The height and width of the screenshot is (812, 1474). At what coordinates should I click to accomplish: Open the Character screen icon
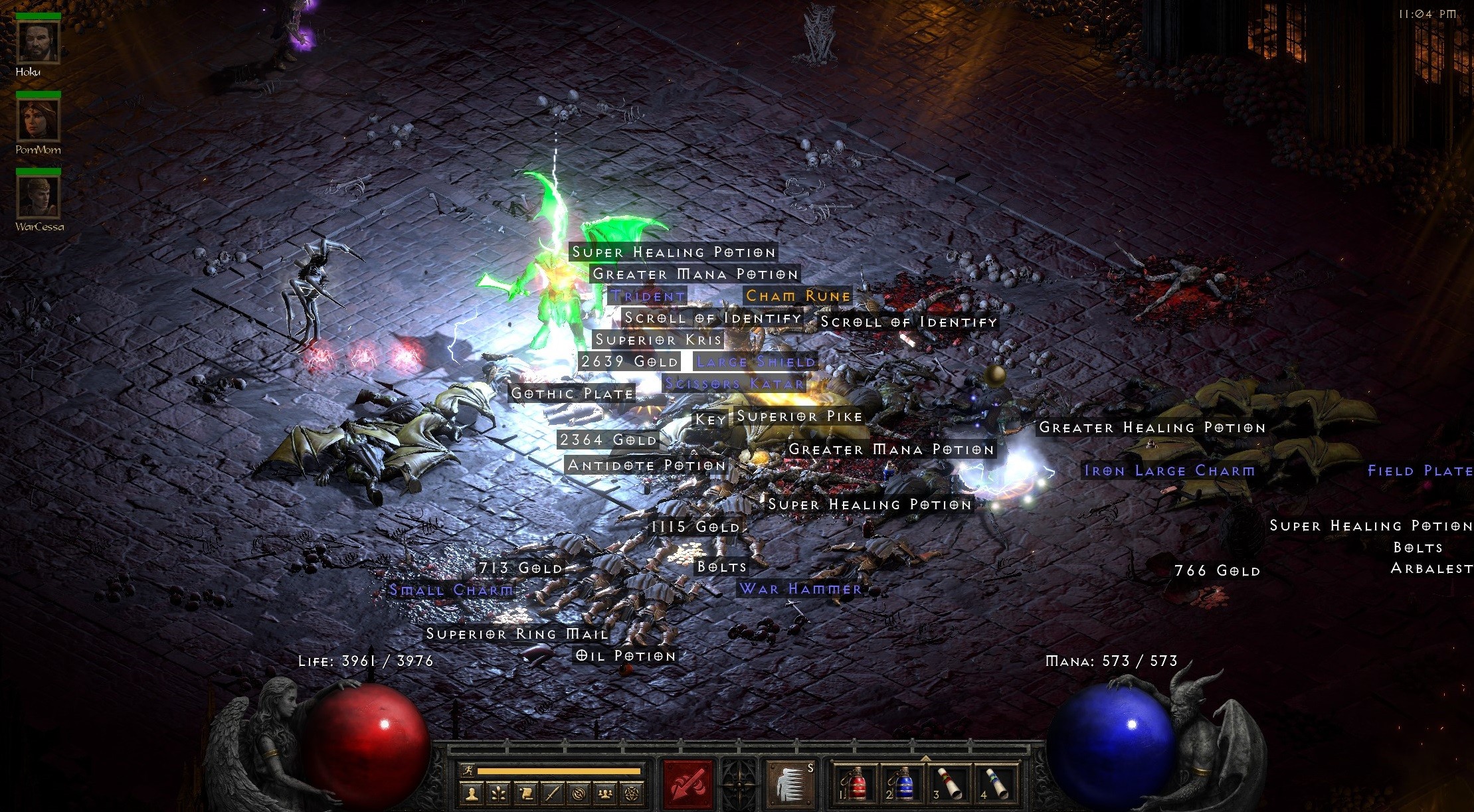[x=472, y=794]
